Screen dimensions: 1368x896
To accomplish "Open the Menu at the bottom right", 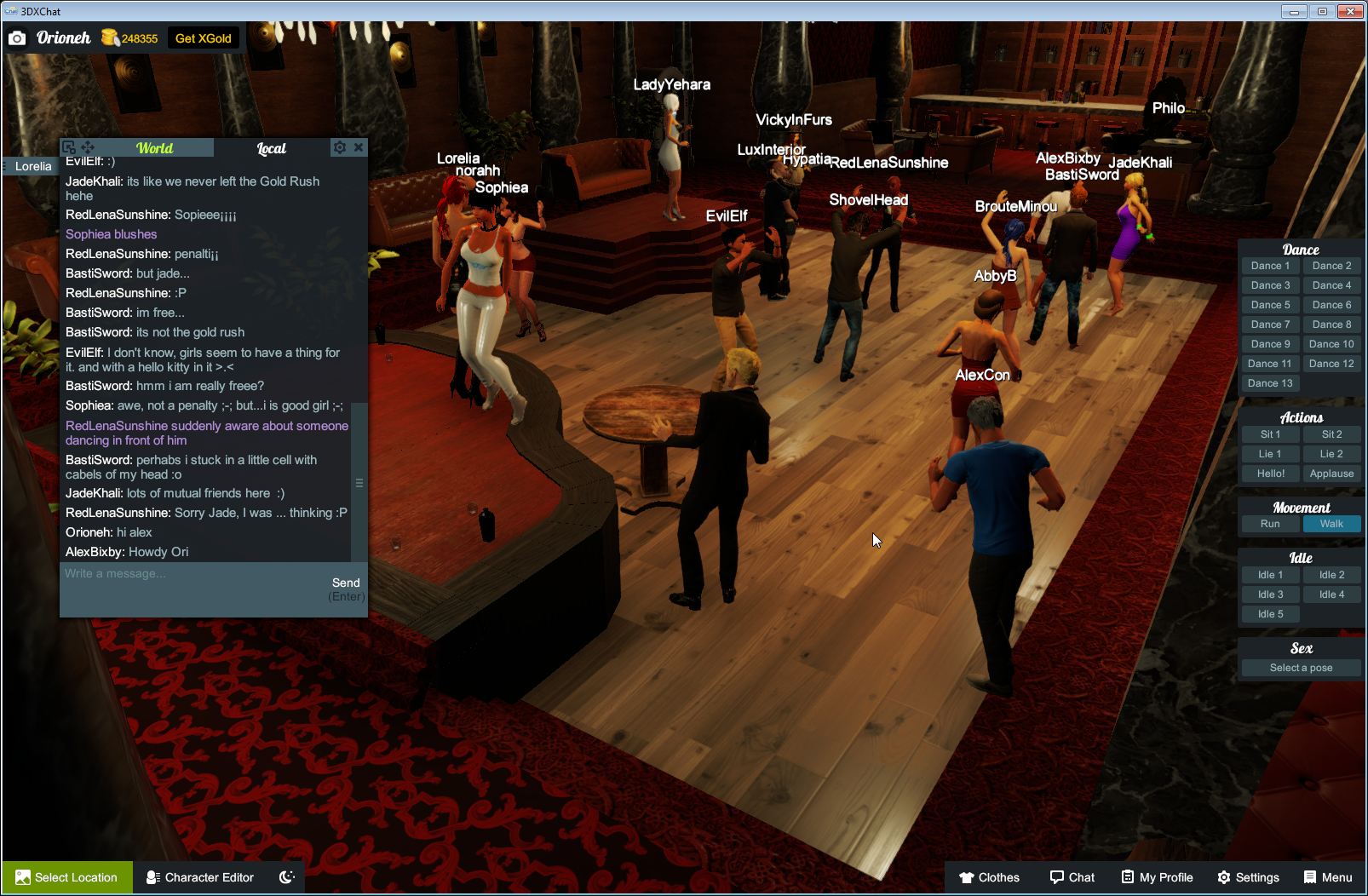I will click(x=1327, y=877).
